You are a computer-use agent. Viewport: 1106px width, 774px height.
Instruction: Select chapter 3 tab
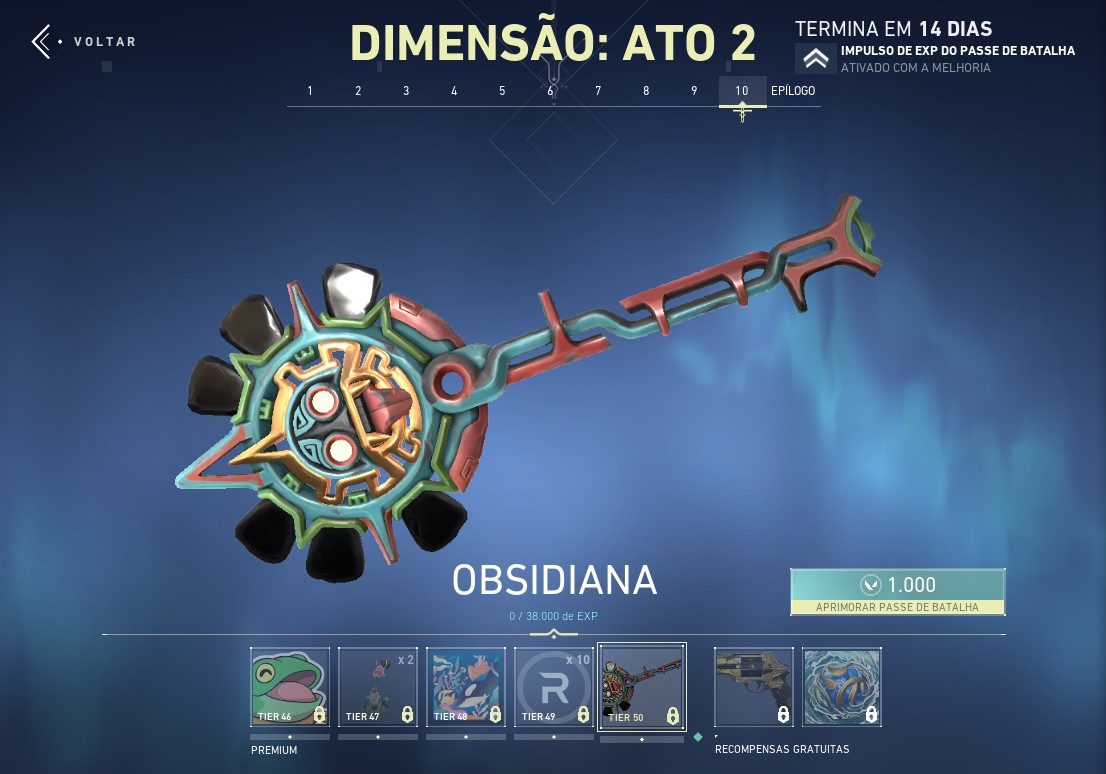406,91
